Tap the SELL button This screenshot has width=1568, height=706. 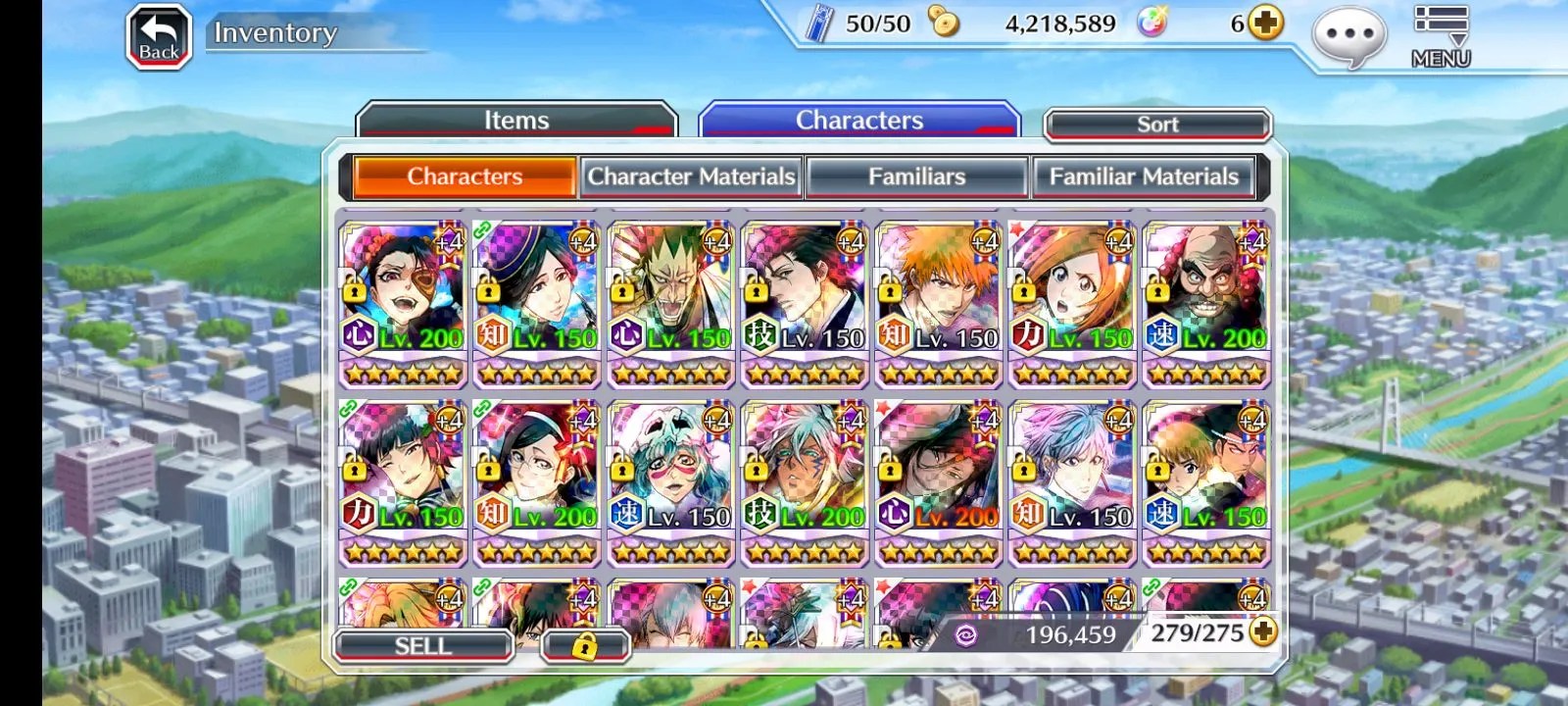tap(423, 646)
